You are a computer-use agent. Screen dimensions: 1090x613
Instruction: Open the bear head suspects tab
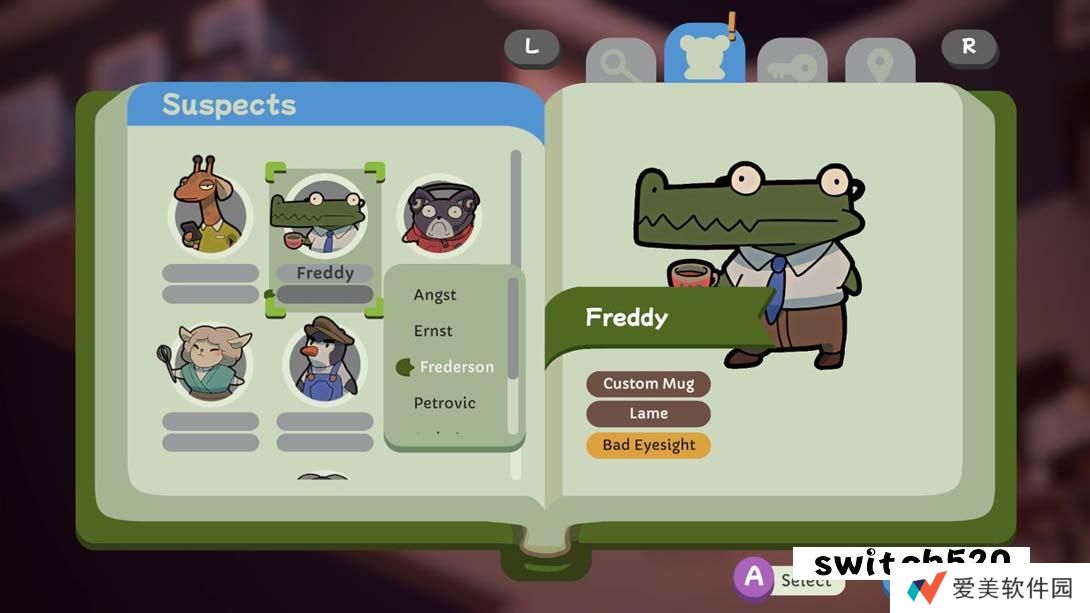click(x=704, y=55)
